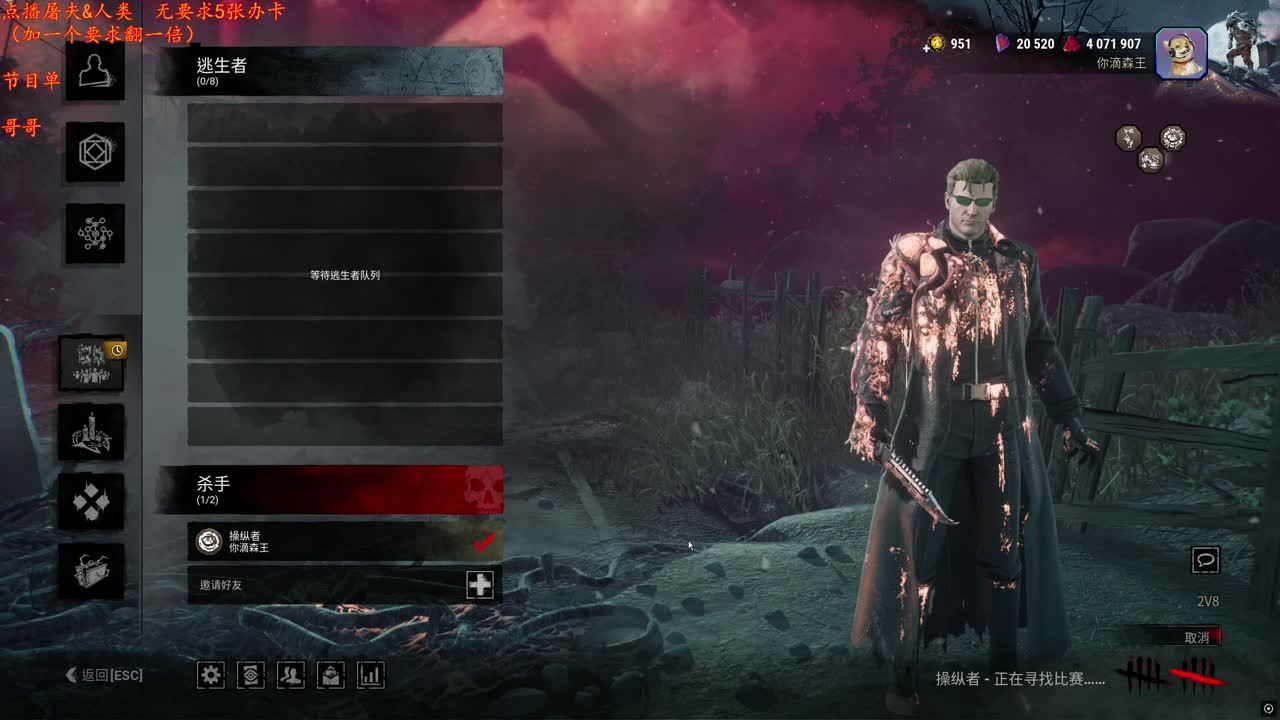Open the friends list icon
Viewport: 1280px width, 720px height.
tap(291, 675)
